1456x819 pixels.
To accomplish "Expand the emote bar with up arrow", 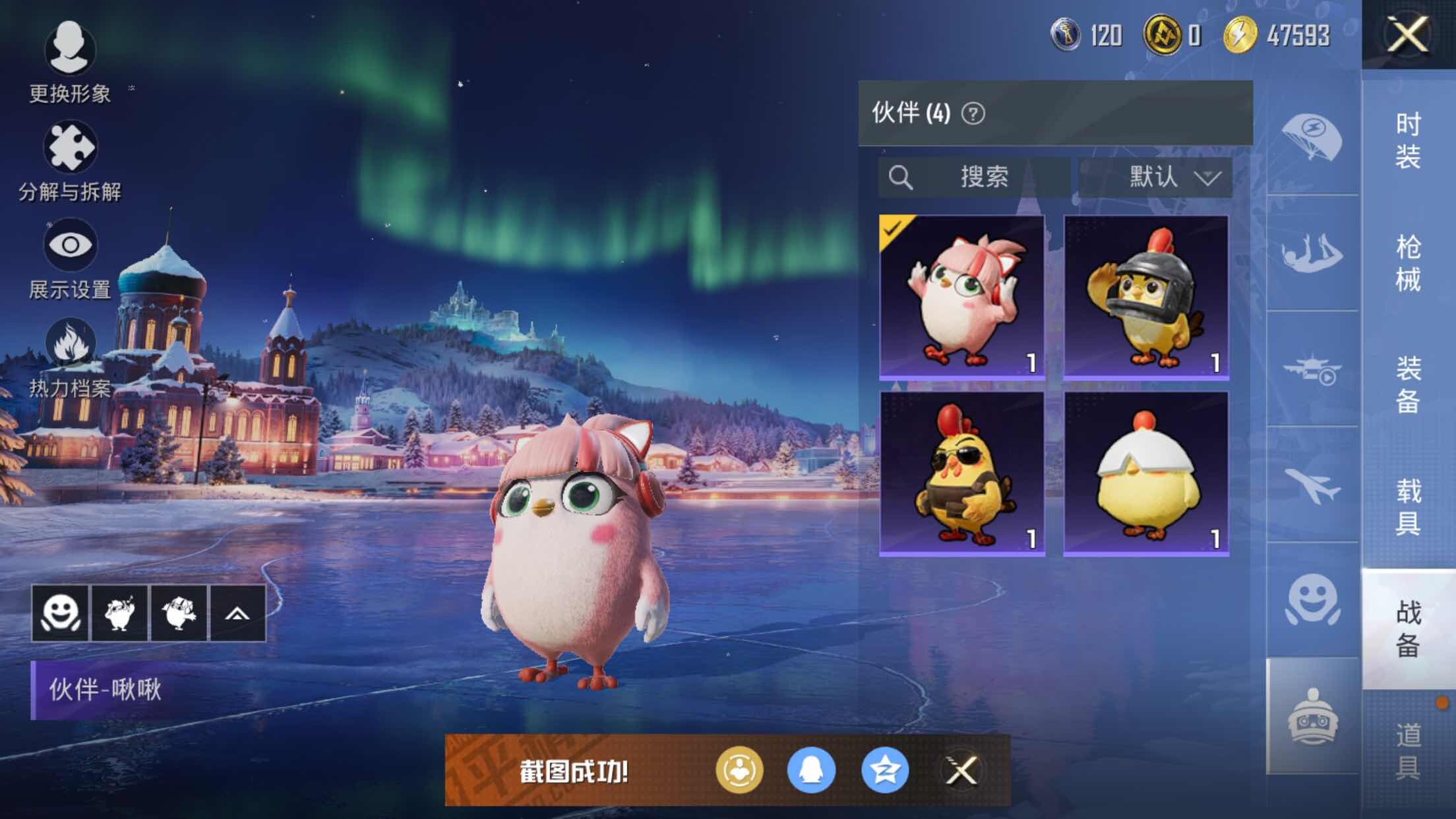I will pos(237,613).
